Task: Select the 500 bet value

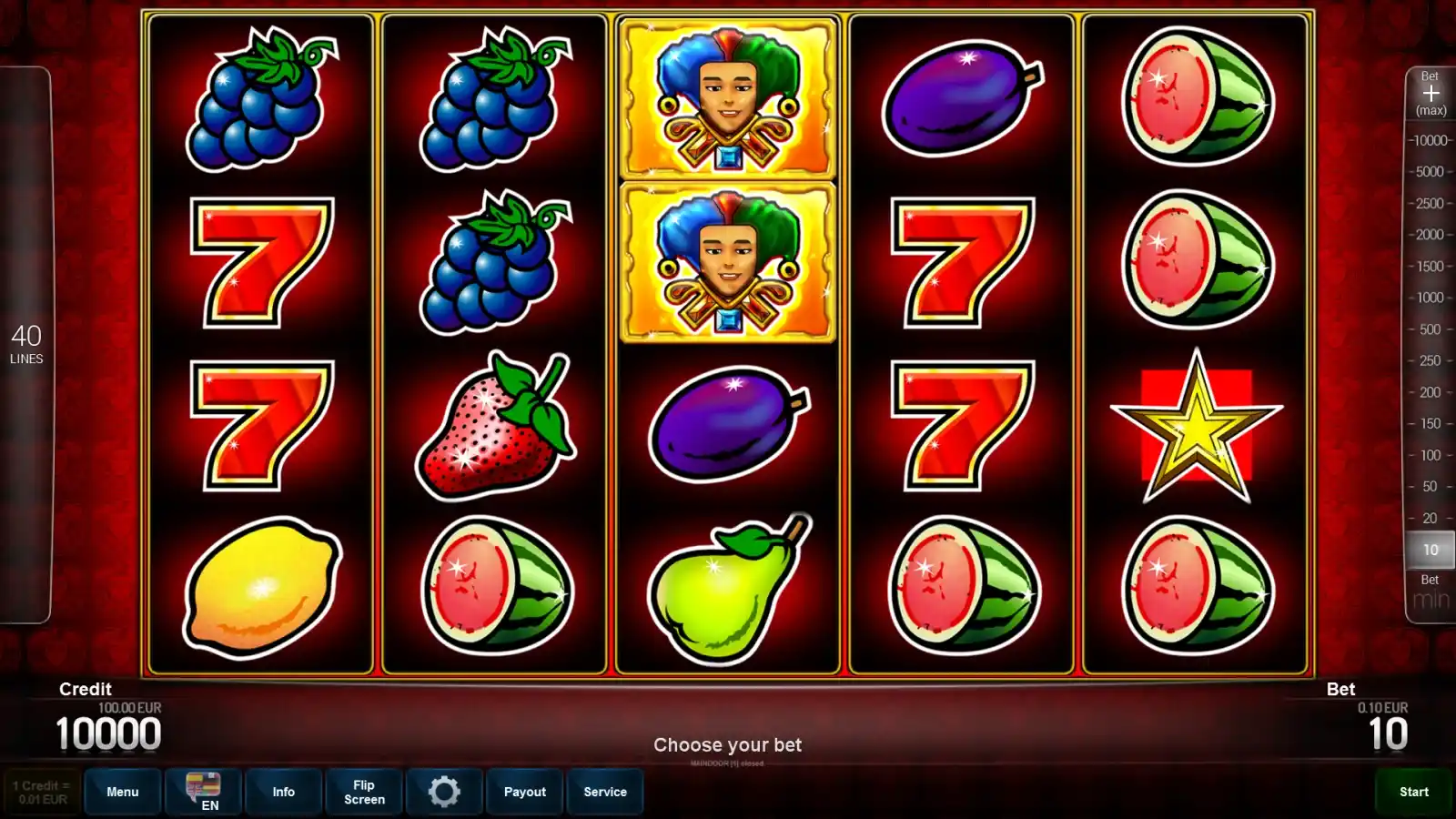Action: point(1431,329)
